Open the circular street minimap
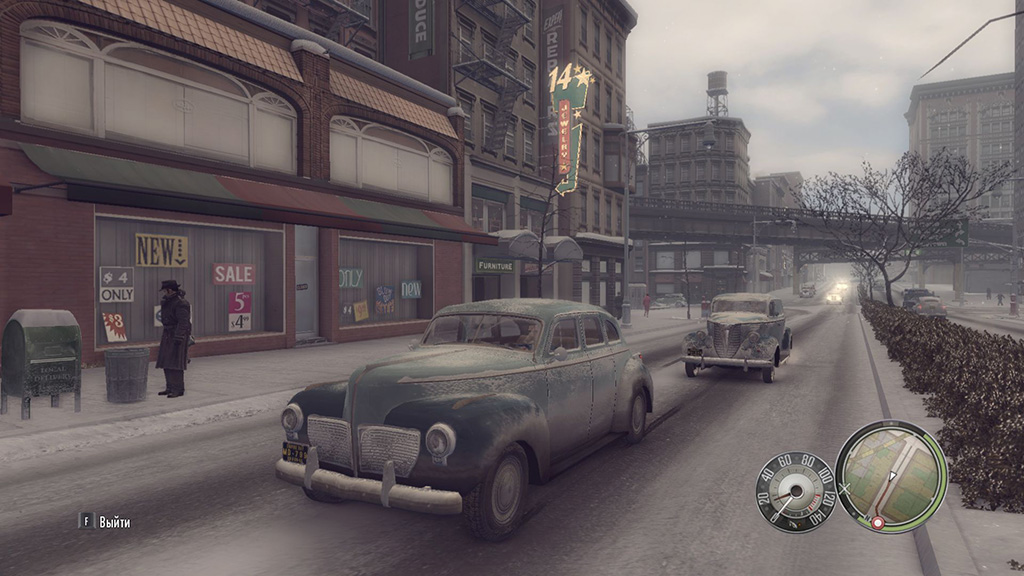Image resolution: width=1024 pixels, height=576 pixels. [890, 476]
